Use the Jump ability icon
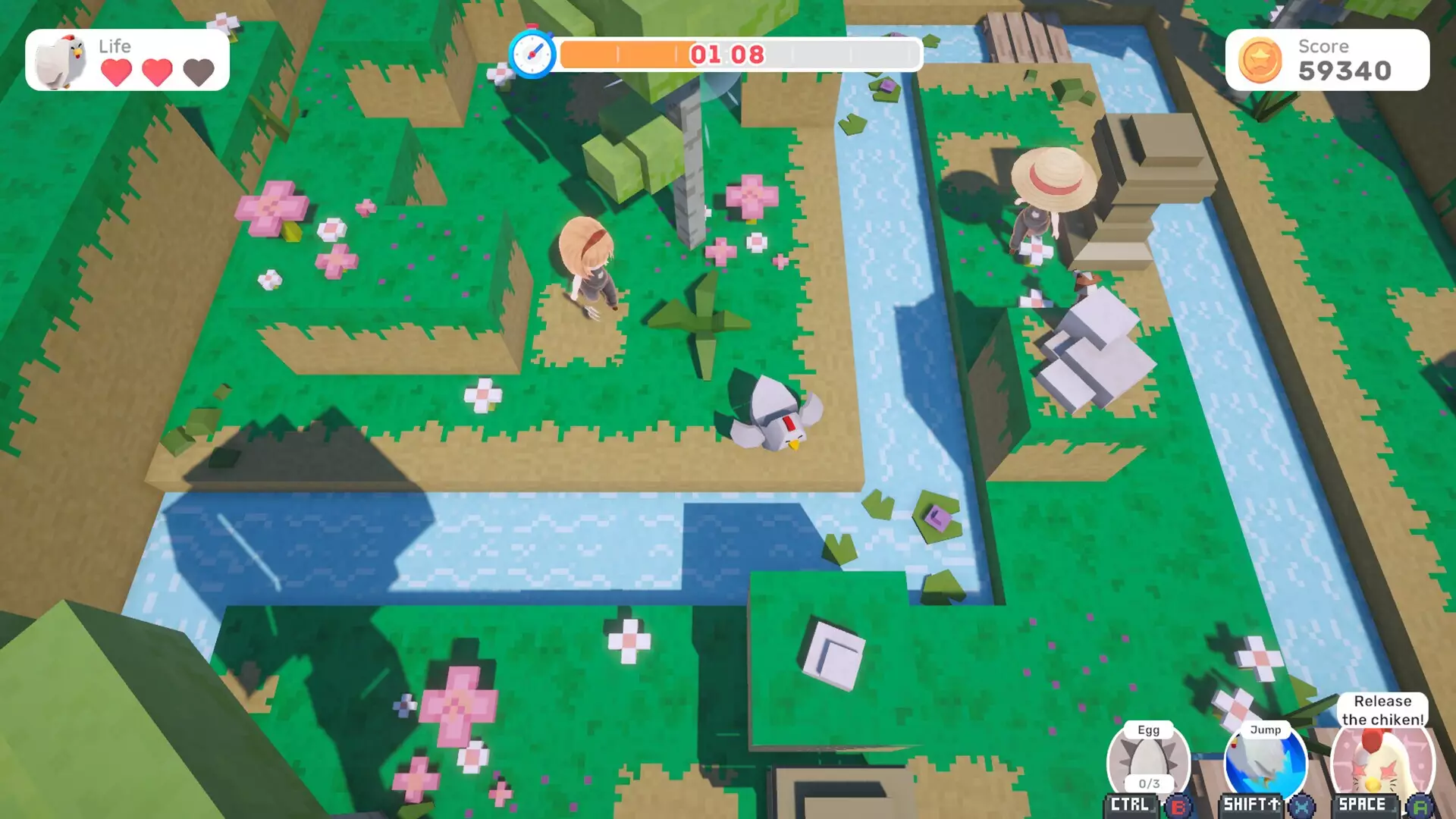 (1265, 762)
